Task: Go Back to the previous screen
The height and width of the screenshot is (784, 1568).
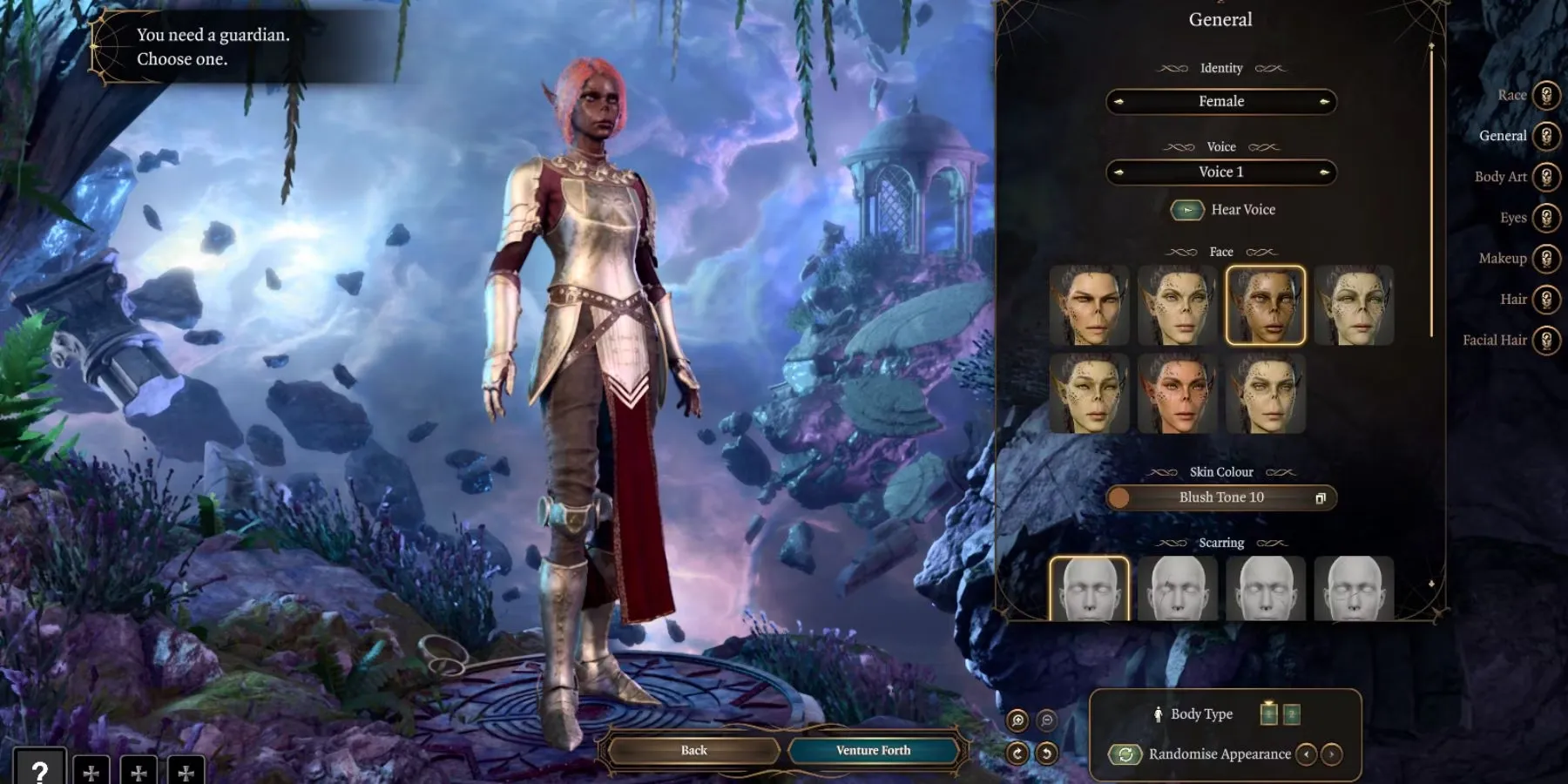Action: (693, 751)
